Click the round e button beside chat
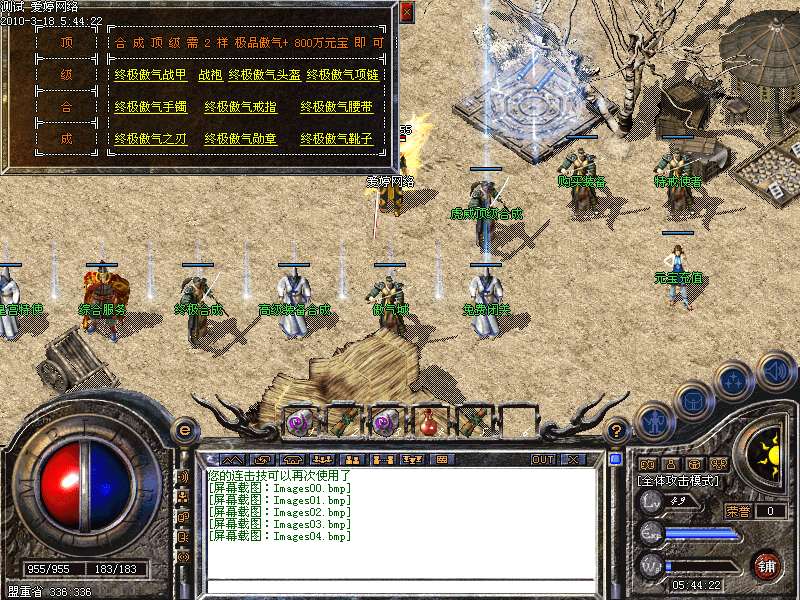The height and width of the screenshot is (600, 800). [x=184, y=430]
